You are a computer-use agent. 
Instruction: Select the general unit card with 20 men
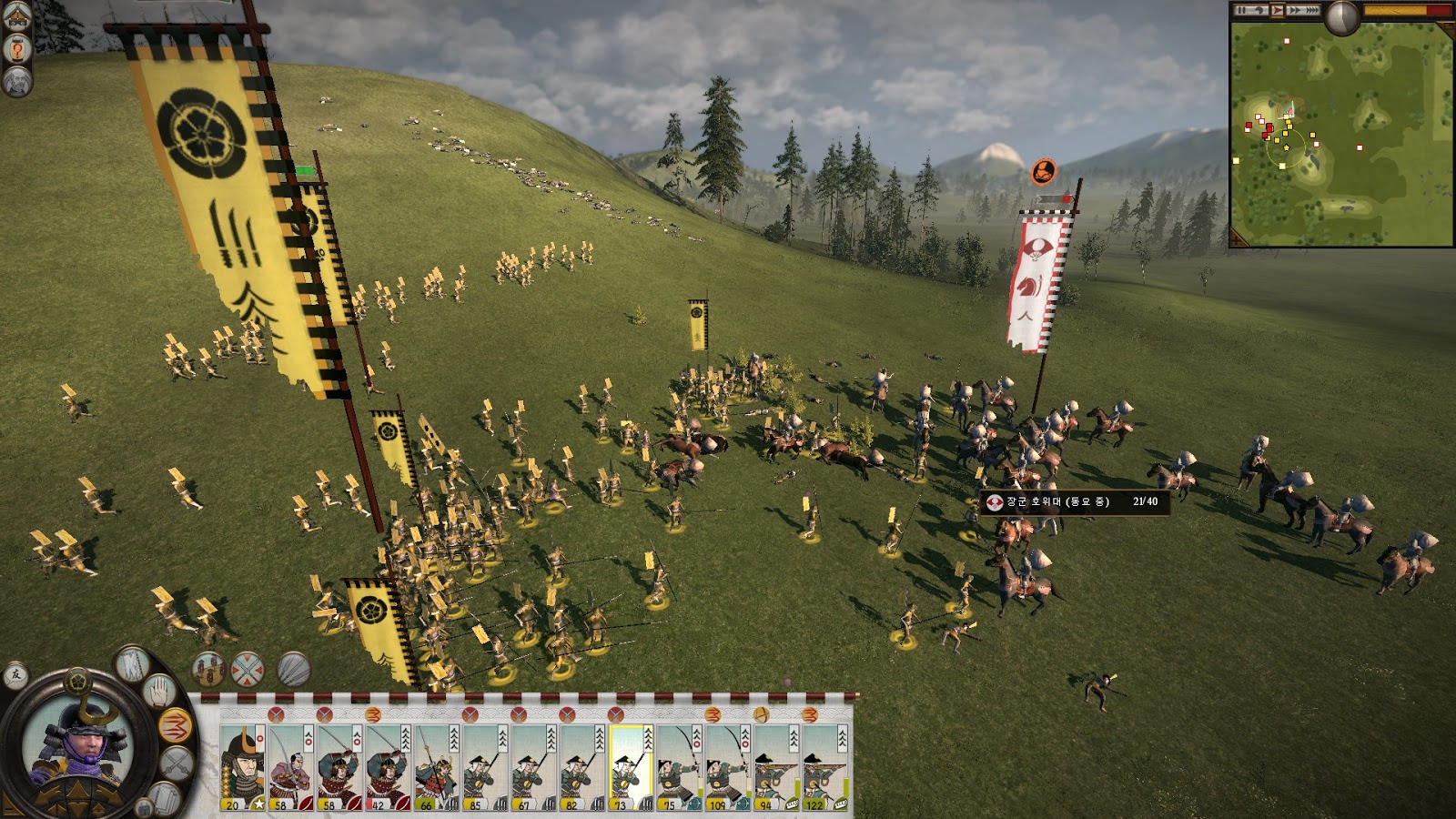click(243, 765)
